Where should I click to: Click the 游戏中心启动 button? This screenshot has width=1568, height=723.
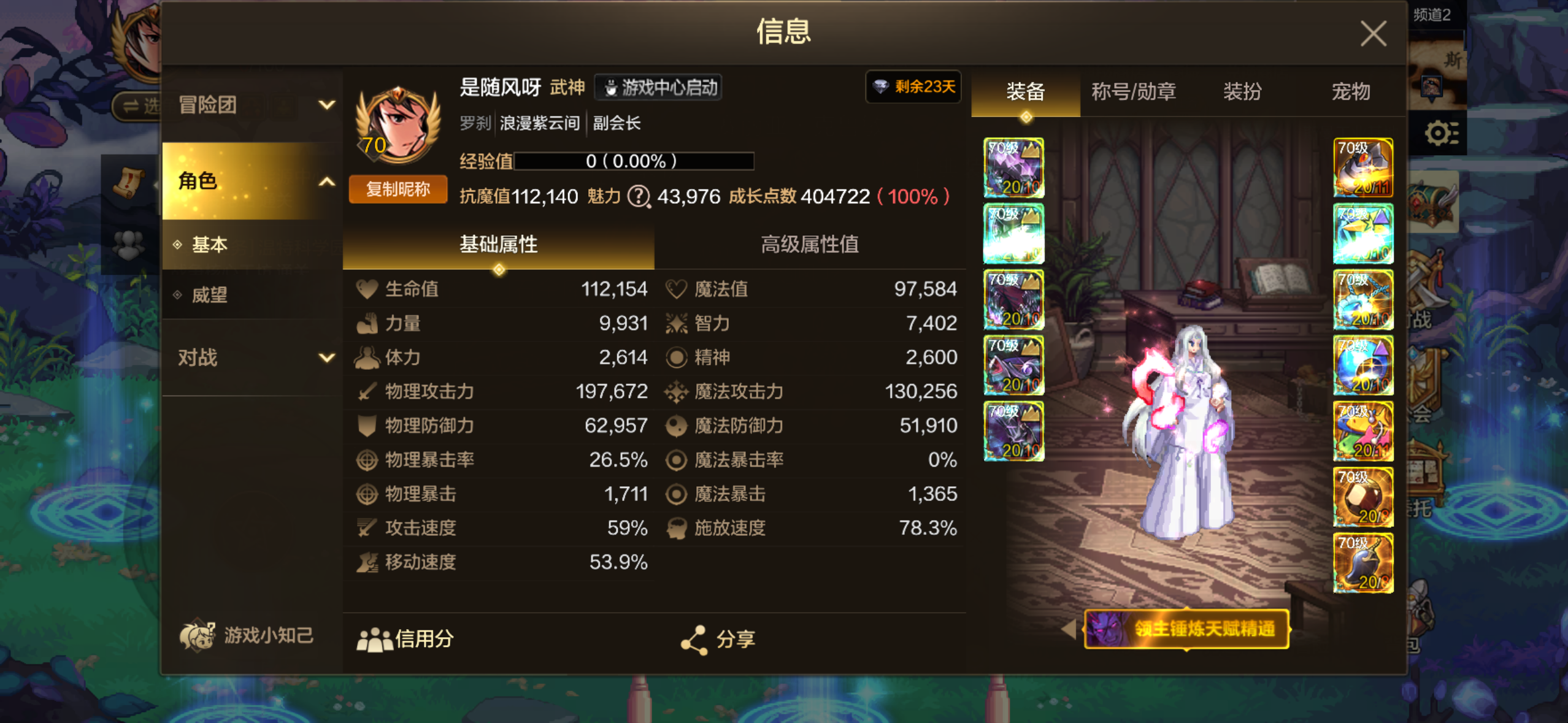[658, 87]
